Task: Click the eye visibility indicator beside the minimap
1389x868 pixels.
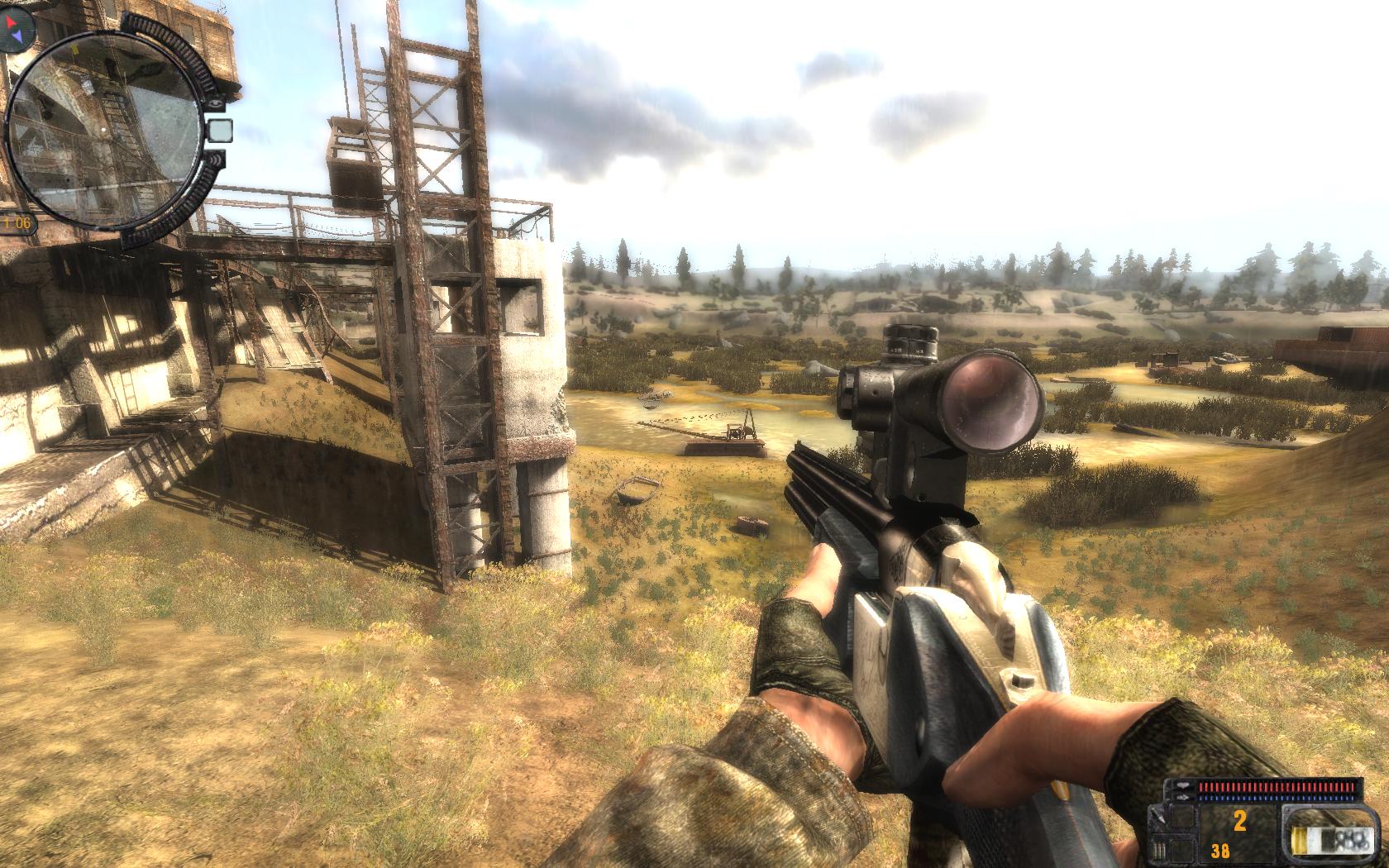Action: tap(216, 102)
